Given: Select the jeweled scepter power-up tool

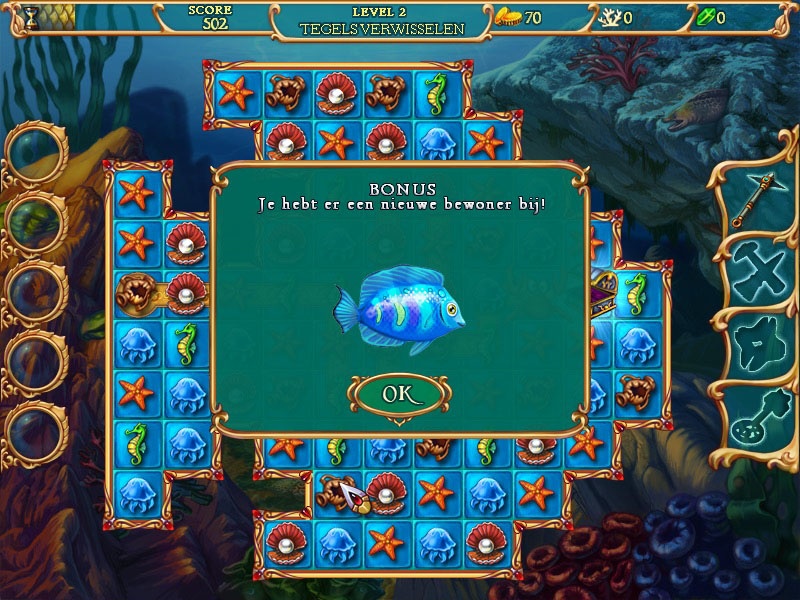Looking at the screenshot, I should (x=754, y=200).
